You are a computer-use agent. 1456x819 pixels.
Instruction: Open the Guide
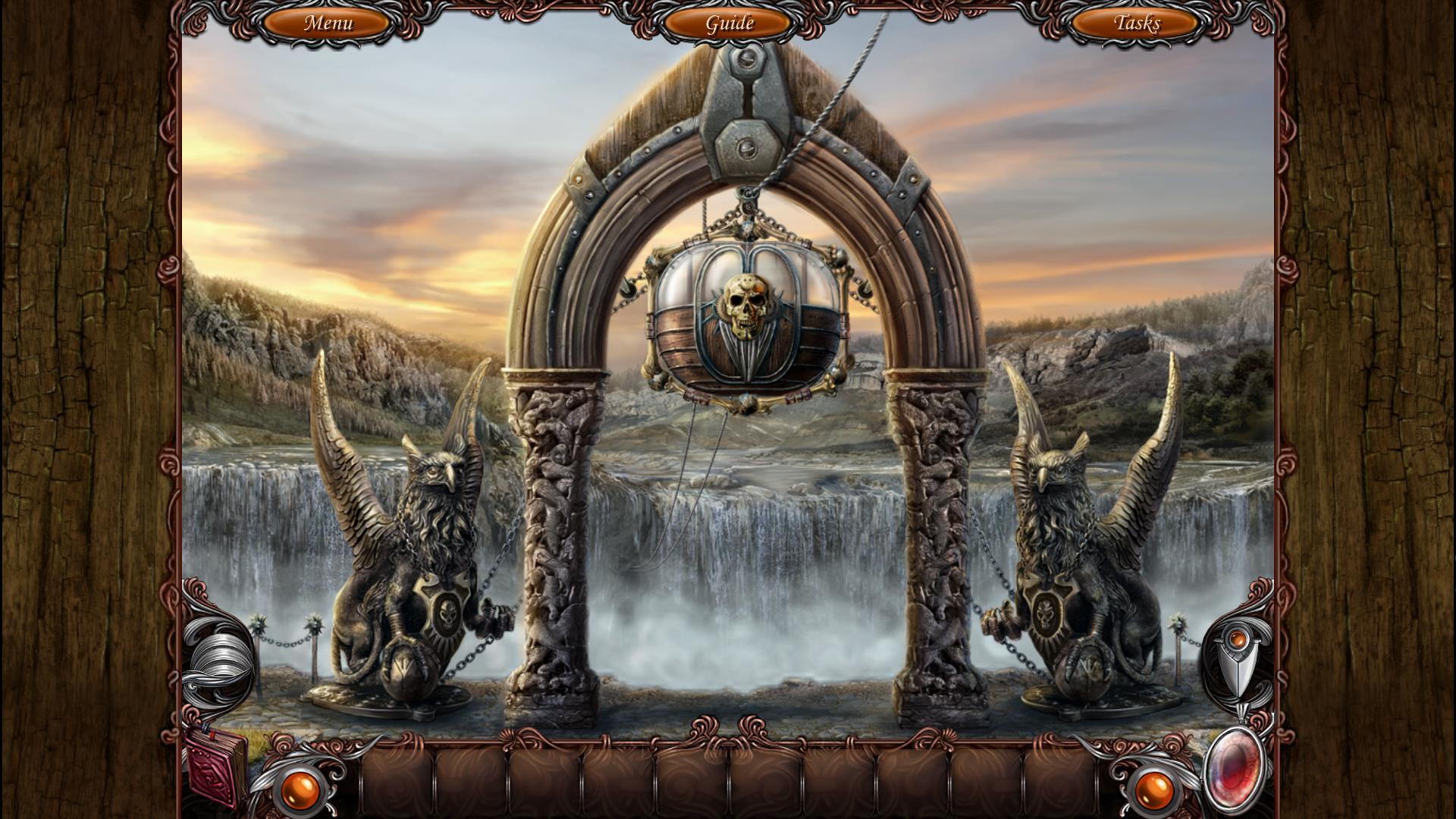pos(730,24)
